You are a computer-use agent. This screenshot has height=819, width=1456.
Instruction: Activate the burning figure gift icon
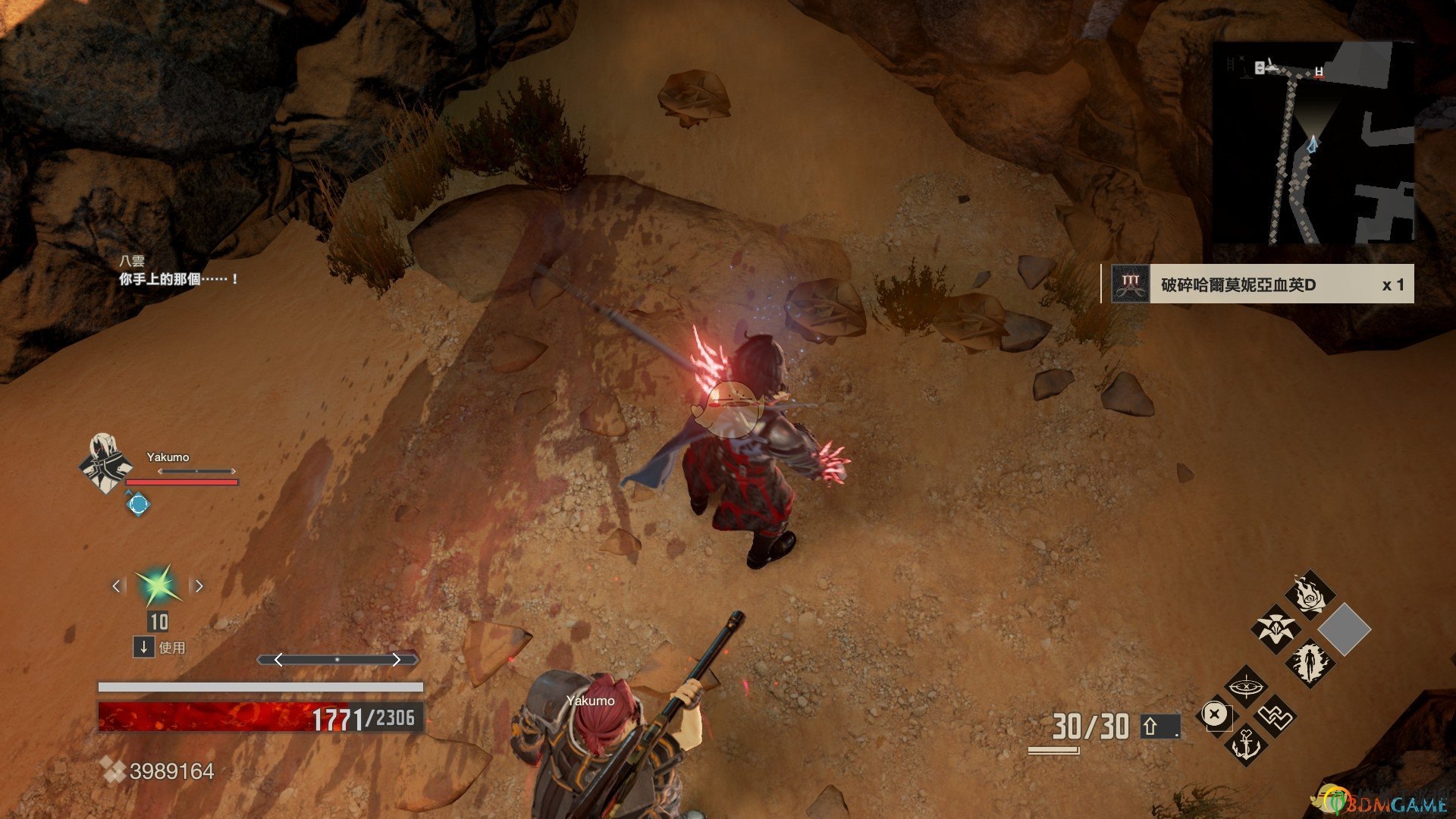[1310, 662]
